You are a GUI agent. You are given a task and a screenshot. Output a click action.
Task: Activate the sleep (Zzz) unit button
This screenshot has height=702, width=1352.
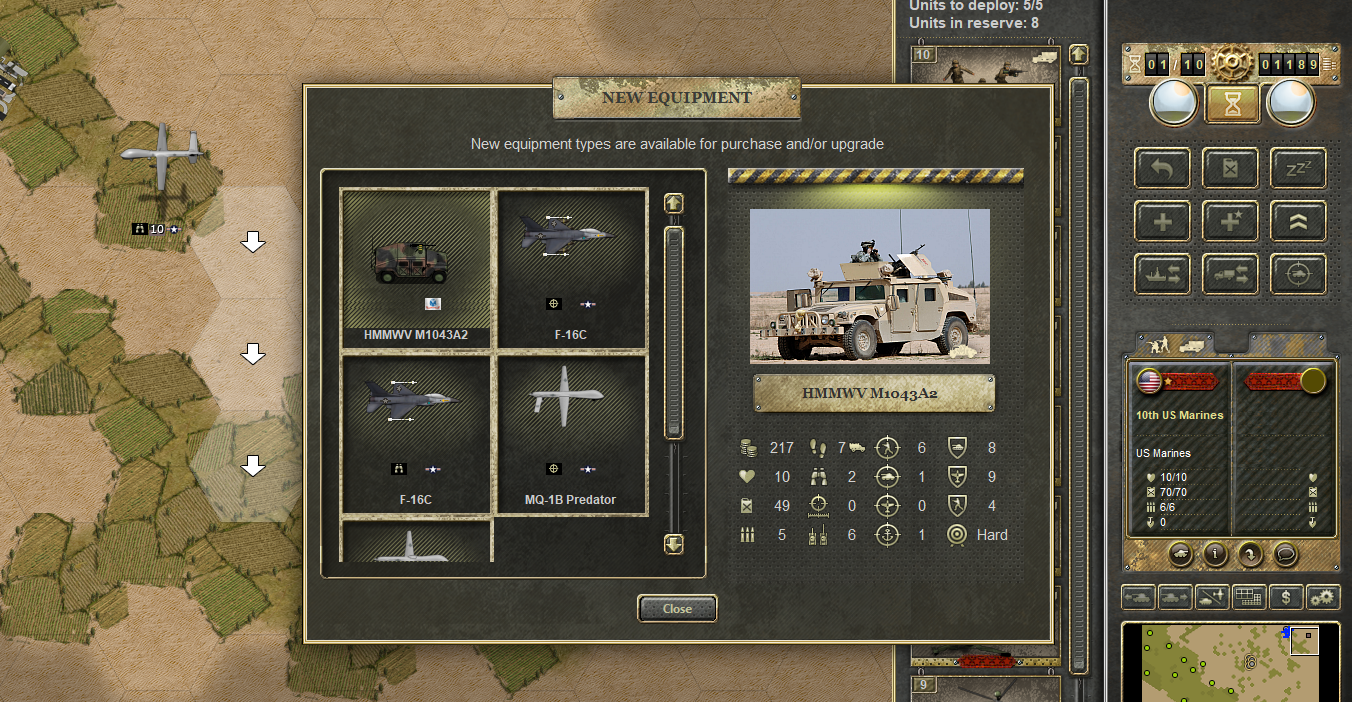pyautogui.click(x=1298, y=168)
